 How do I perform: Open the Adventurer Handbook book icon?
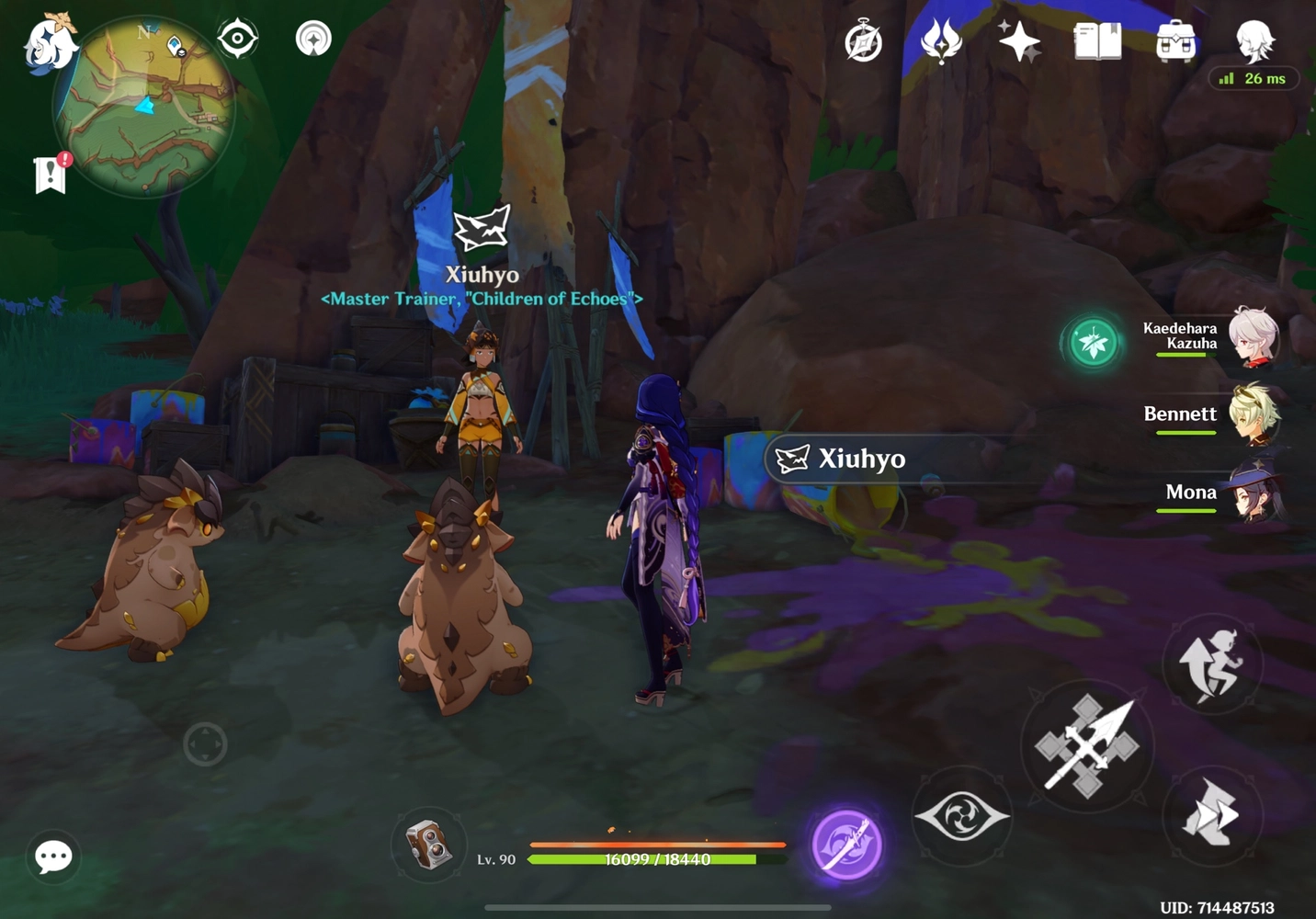pyautogui.click(x=1096, y=40)
